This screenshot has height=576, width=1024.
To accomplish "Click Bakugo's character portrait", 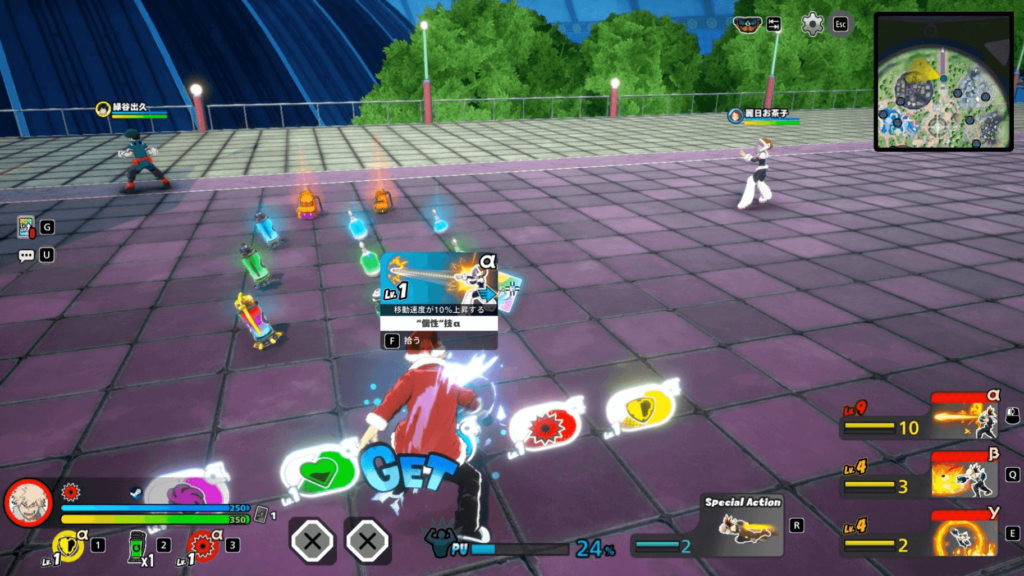I will [28, 502].
